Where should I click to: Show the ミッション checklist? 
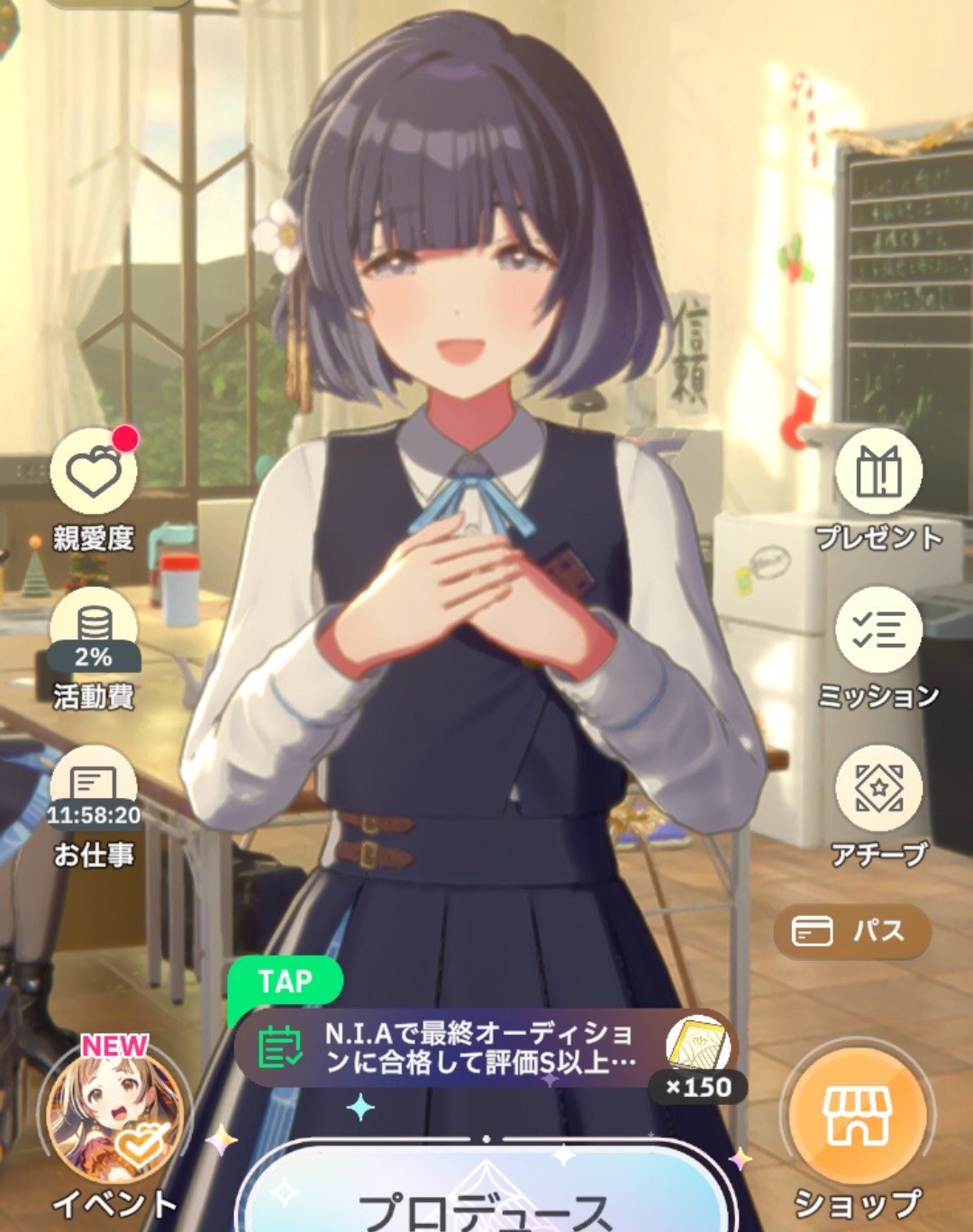(x=878, y=630)
